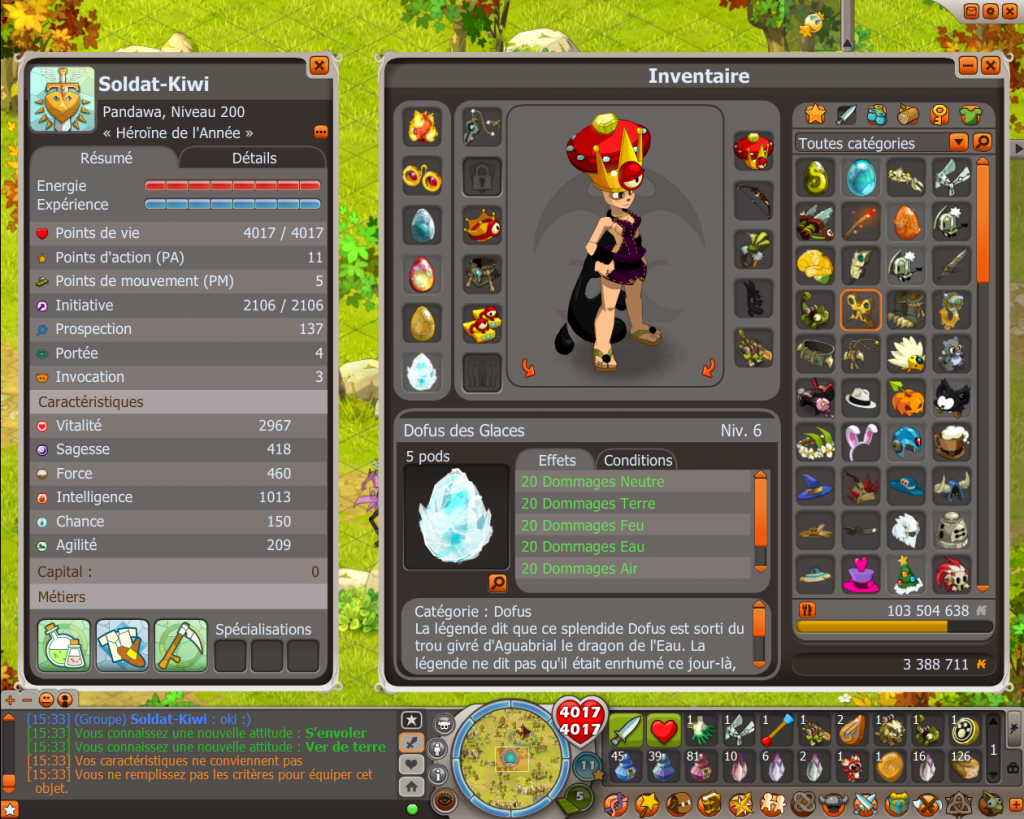This screenshot has height=819, width=1024.
Task: Select the white fedora hat item
Action: [860, 397]
